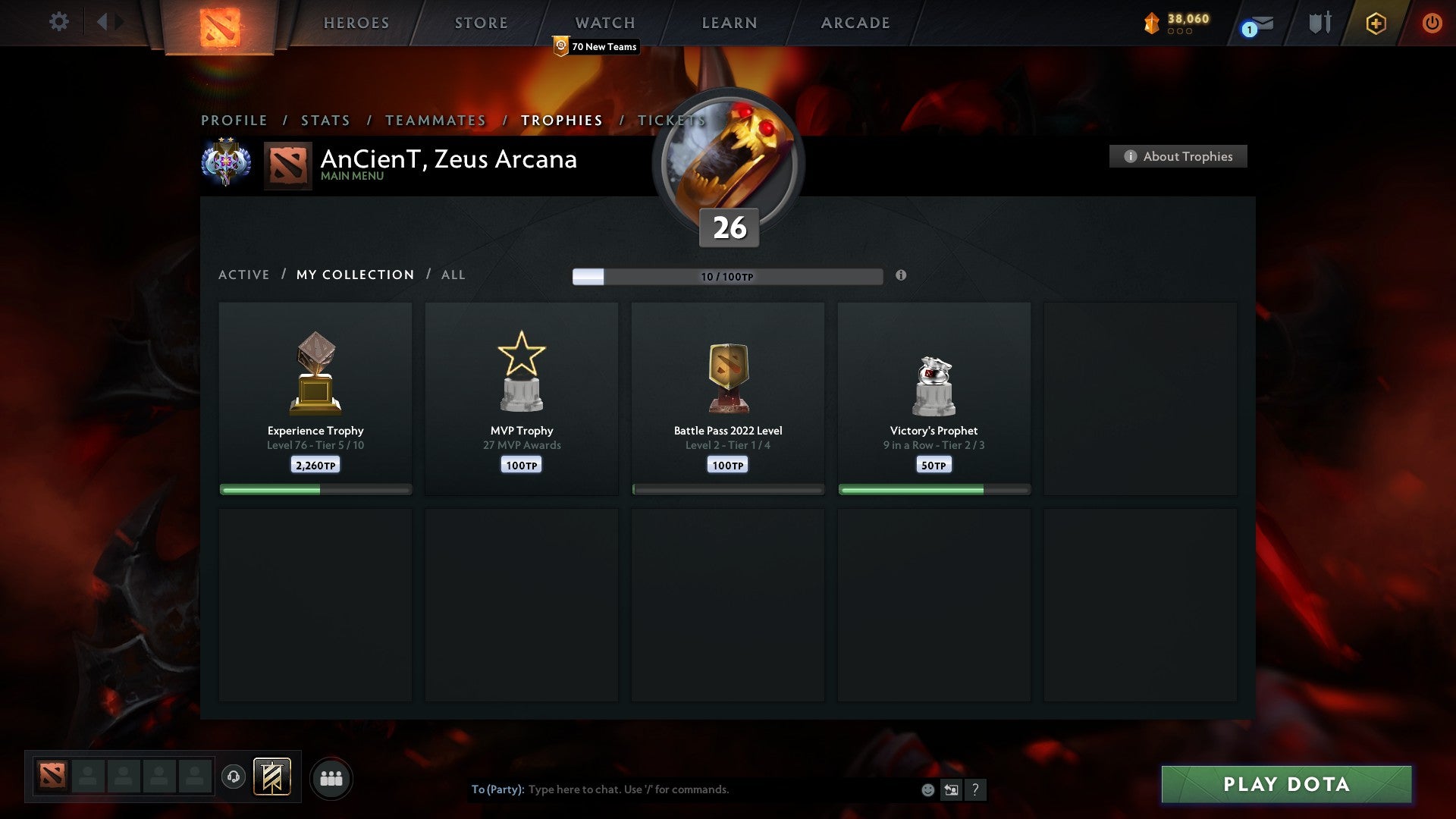Select the armory shield and sword icon
Viewport: 1456px width, 819px height.
1319,23
